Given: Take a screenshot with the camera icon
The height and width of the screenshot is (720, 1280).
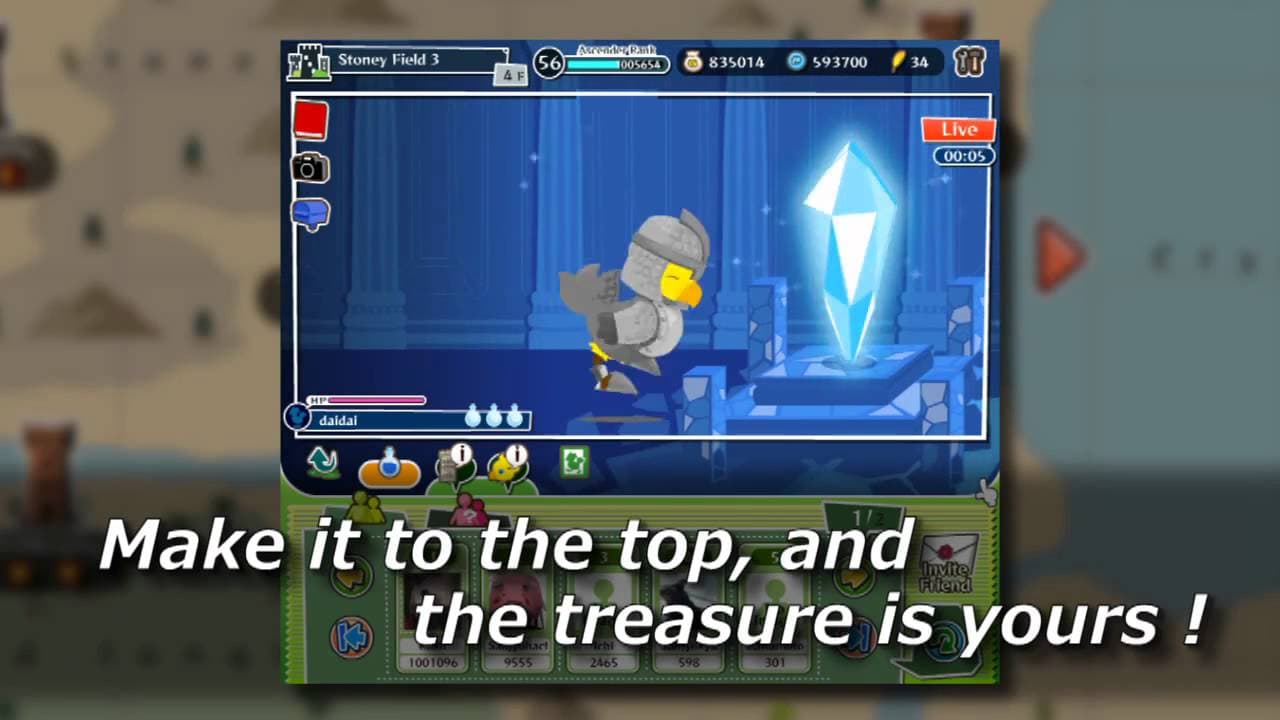Looking at the screenshot, I should 310,168.
